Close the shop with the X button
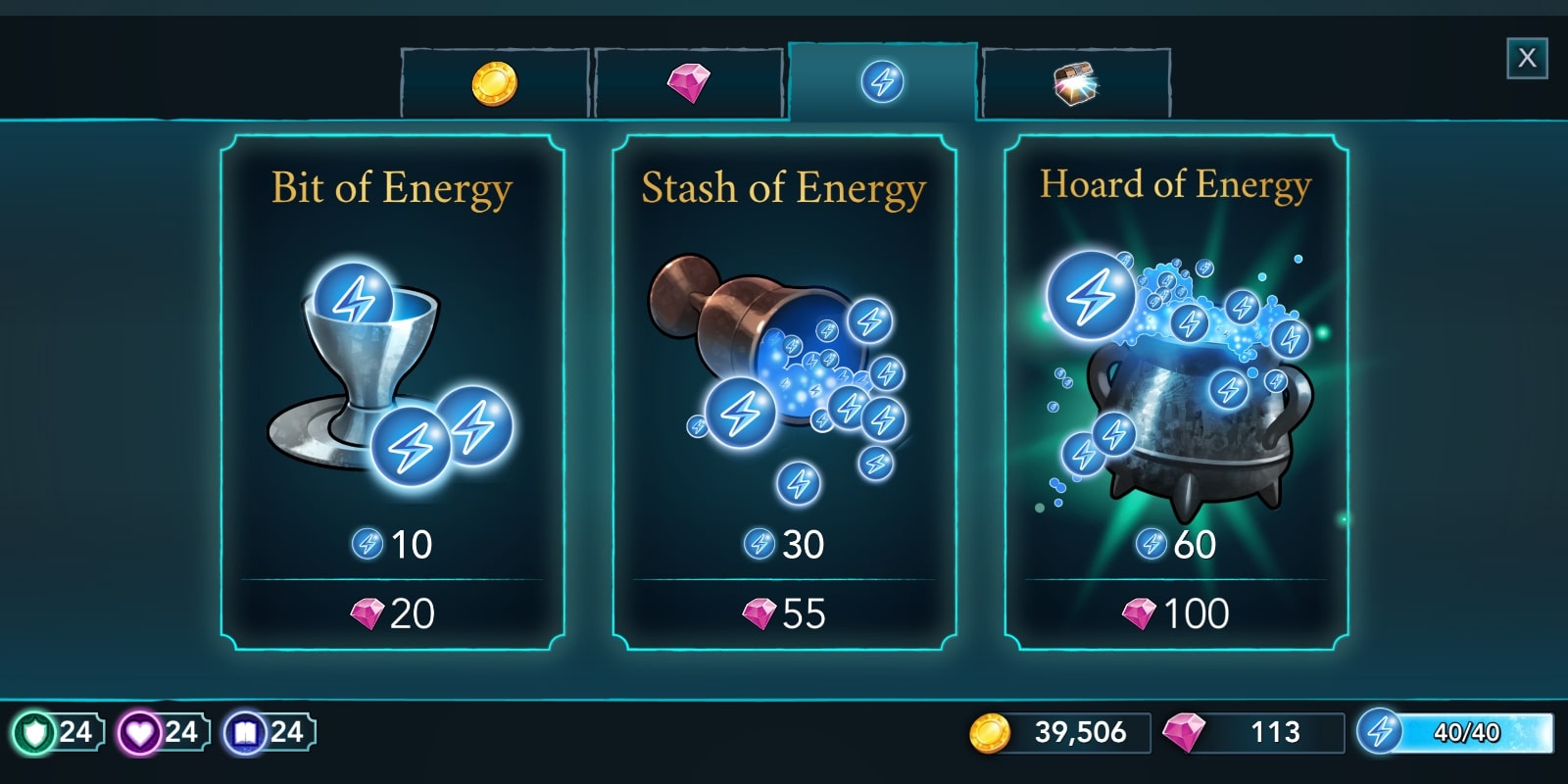1568x784 pixels. [1526, 59]
